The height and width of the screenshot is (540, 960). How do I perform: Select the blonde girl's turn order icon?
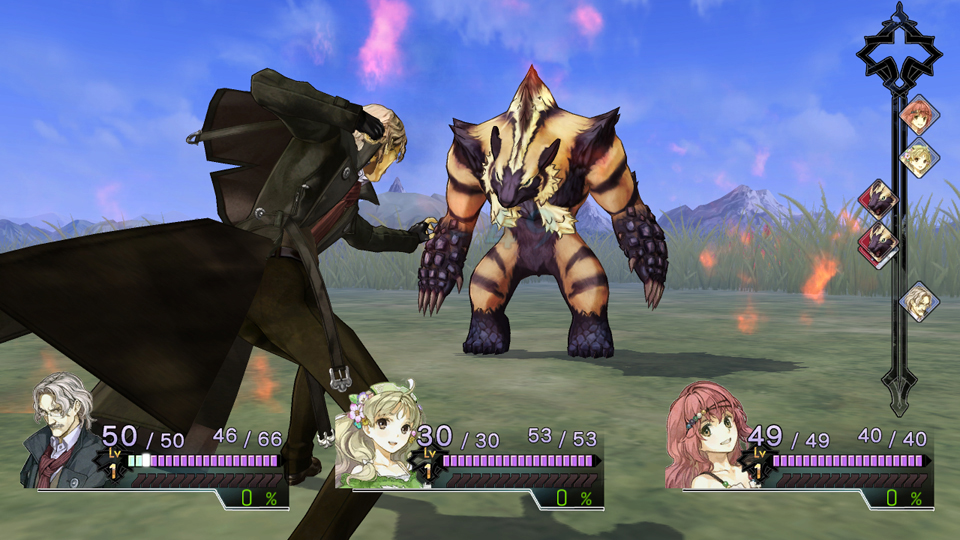(917, 158)
